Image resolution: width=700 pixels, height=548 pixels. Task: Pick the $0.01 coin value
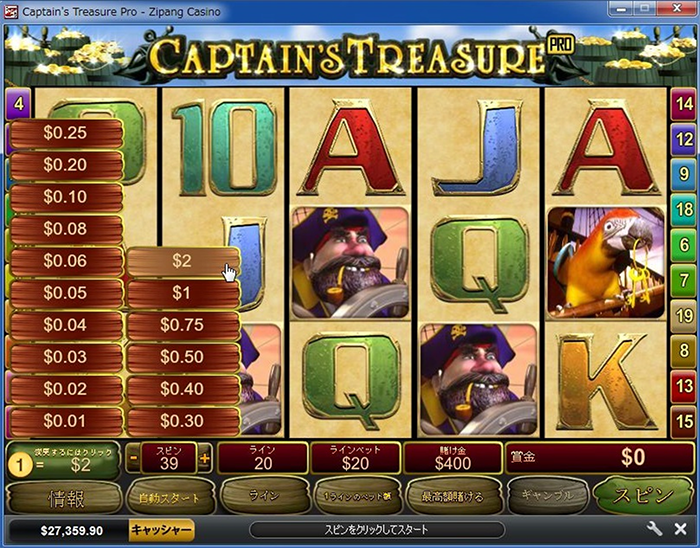pos(66,420)
